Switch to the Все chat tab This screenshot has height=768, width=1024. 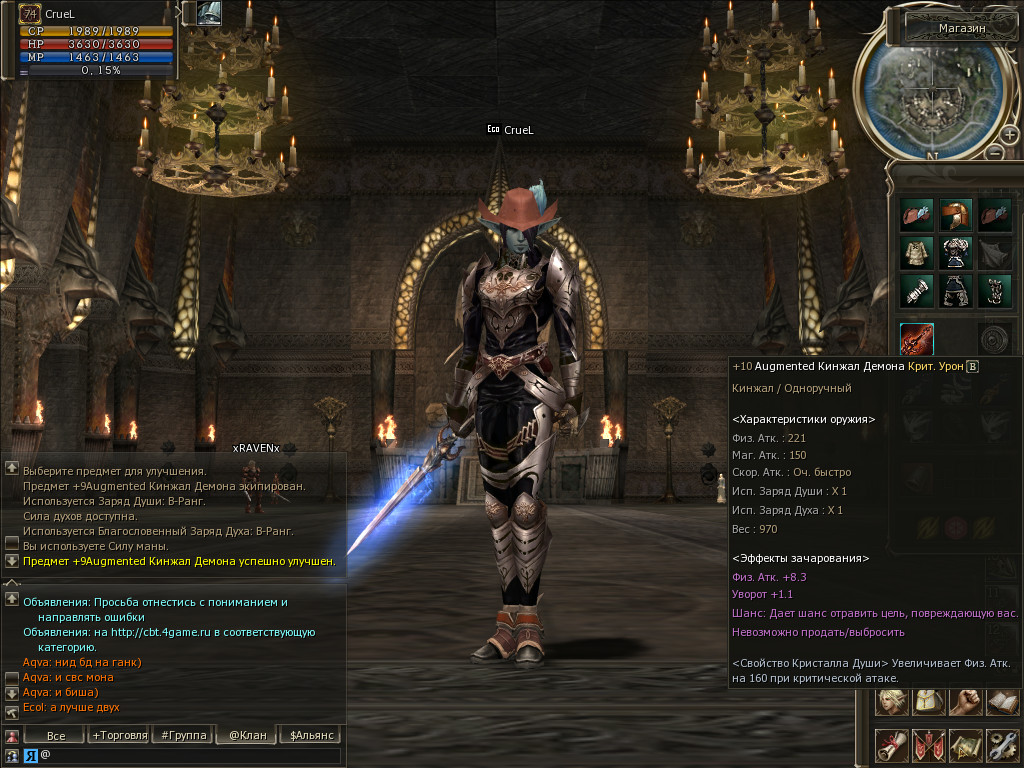point(56,735)
